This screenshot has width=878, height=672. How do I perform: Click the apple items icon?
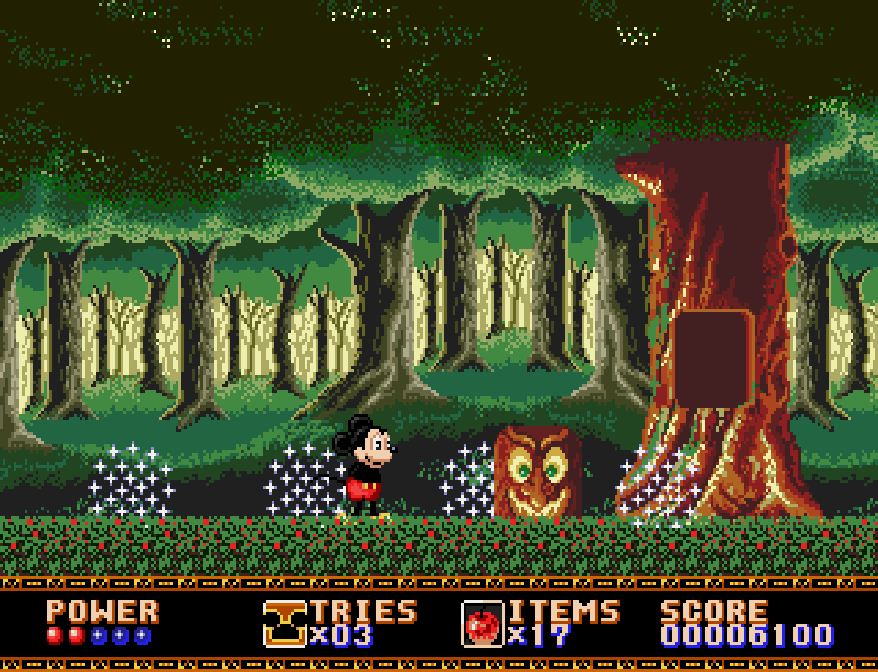coord(482,624)
